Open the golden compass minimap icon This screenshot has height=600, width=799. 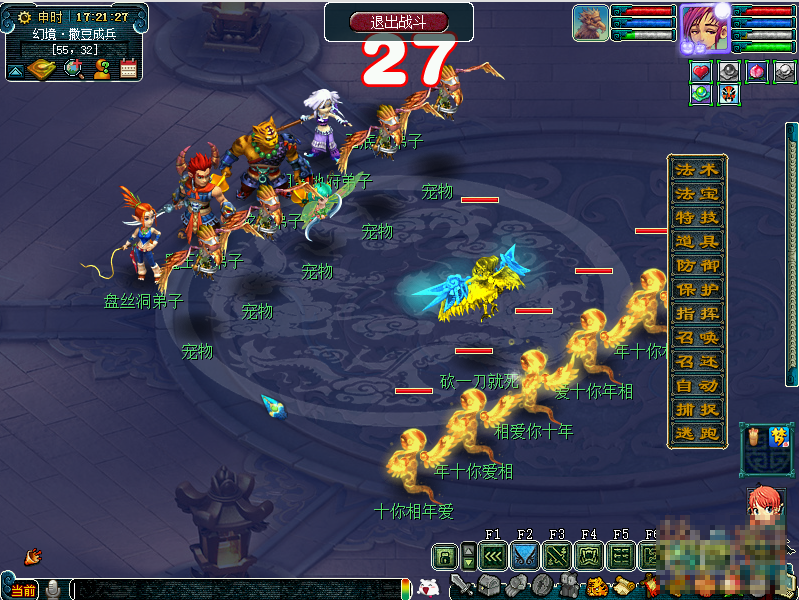(42, 69)
